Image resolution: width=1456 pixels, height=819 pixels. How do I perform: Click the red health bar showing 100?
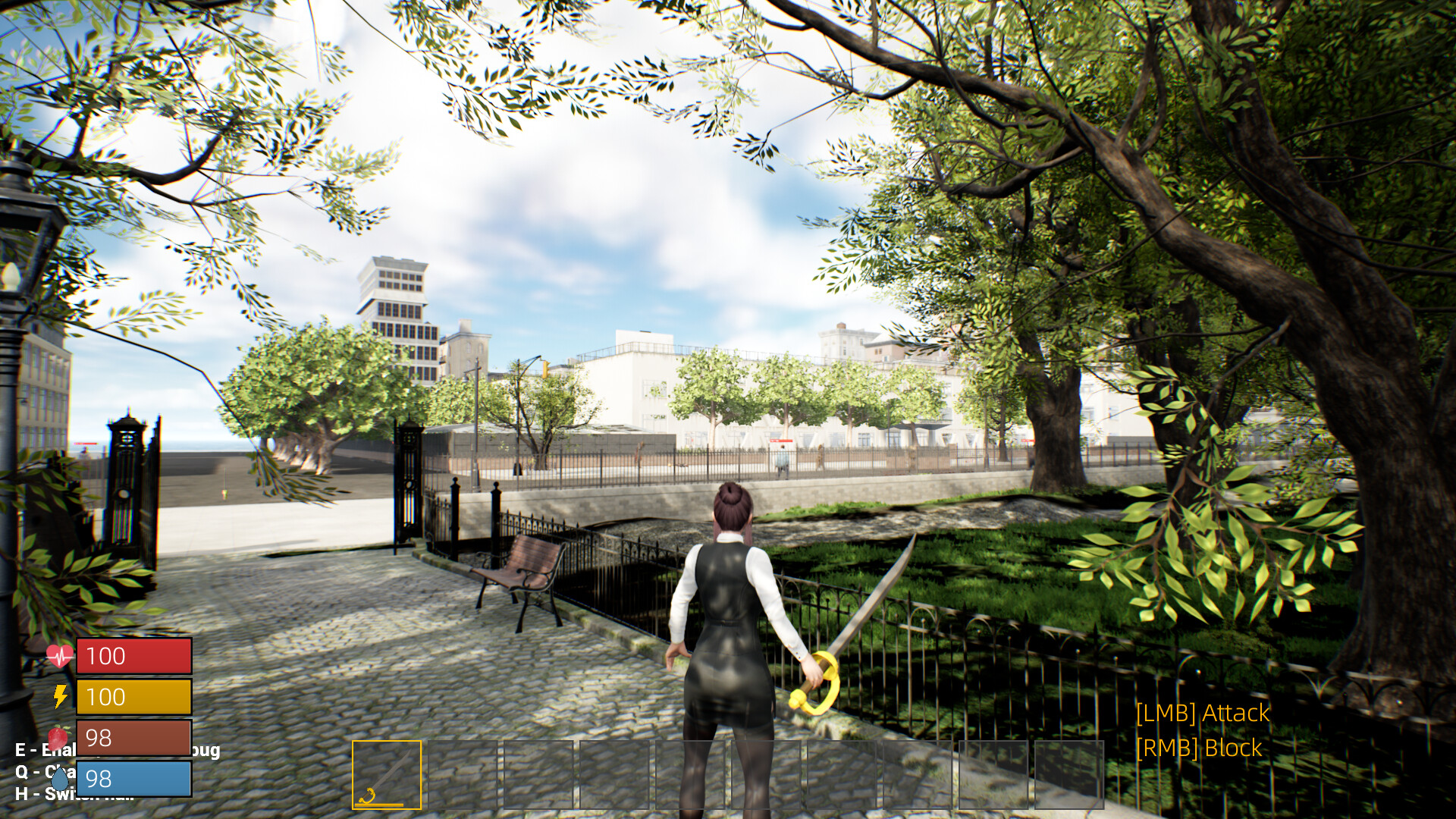[x=134, y=657]
